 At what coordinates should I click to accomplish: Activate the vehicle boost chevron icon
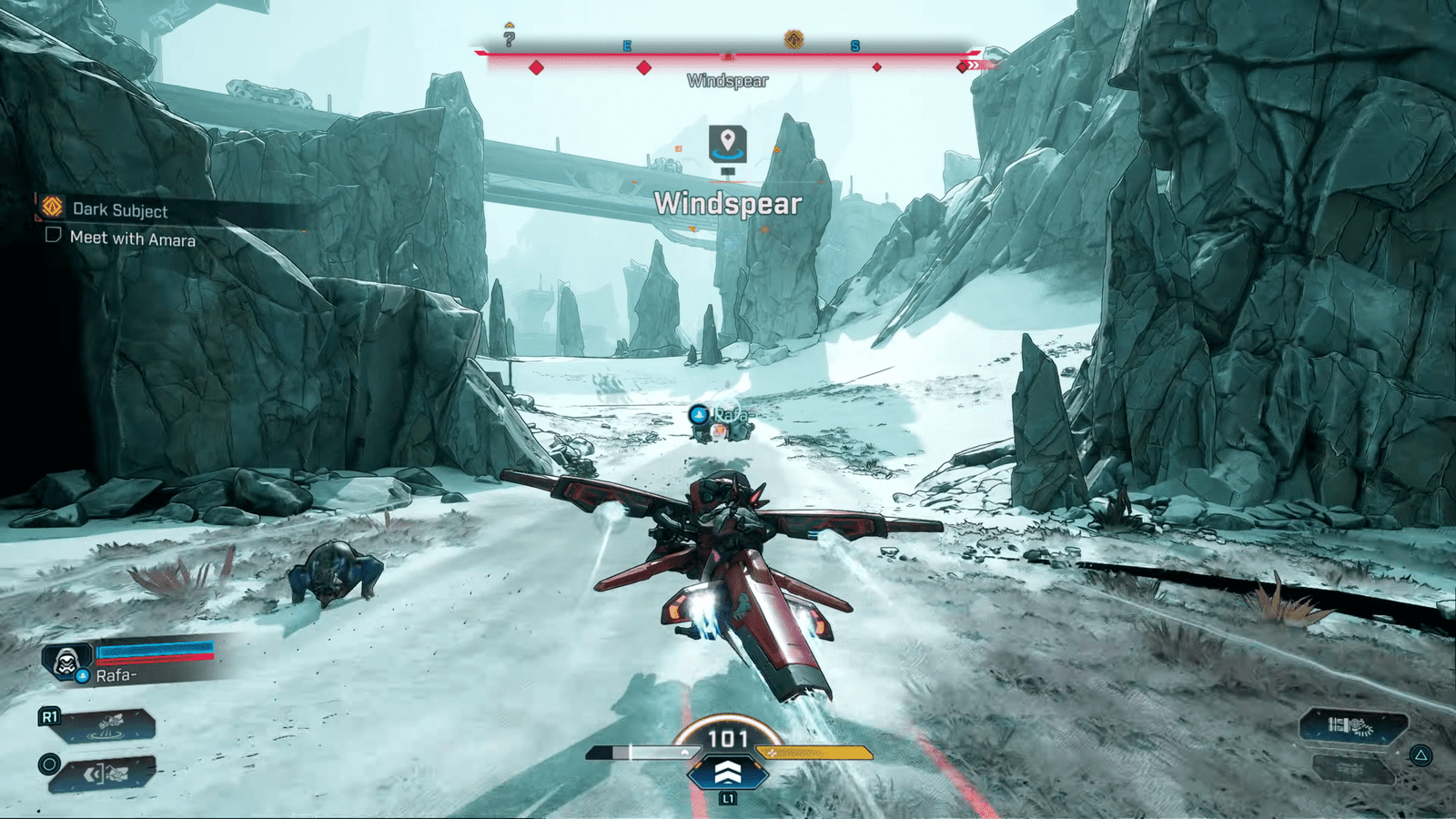(727, 773)
